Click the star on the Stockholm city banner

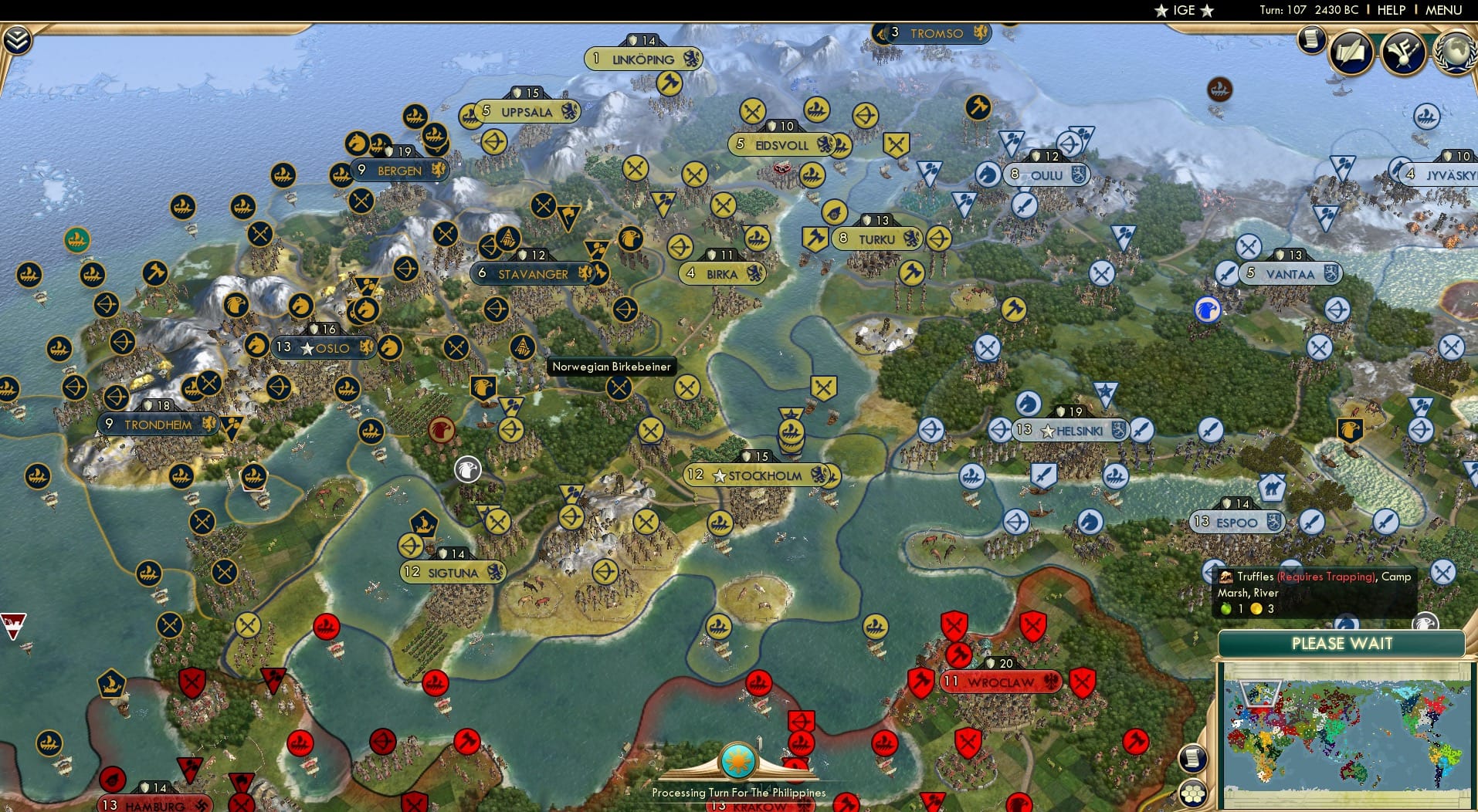point(721,475)
